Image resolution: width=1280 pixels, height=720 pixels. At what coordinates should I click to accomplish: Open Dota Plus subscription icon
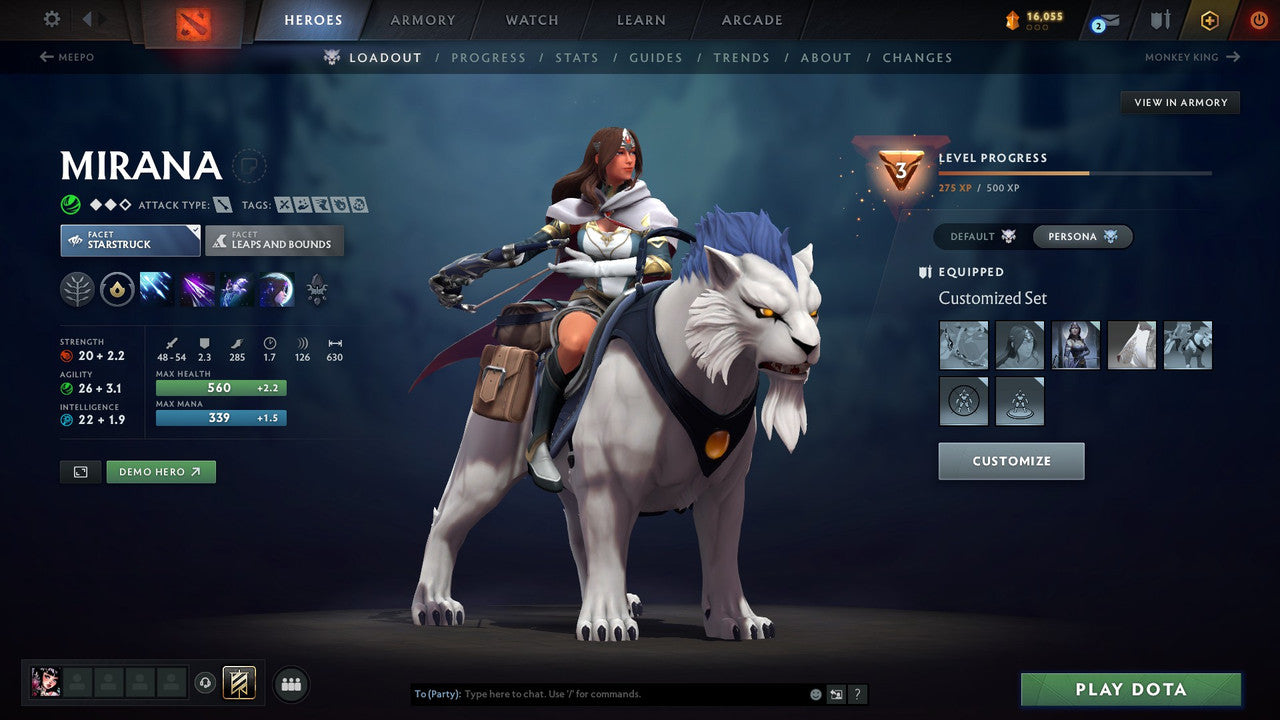coord(1209,19)
